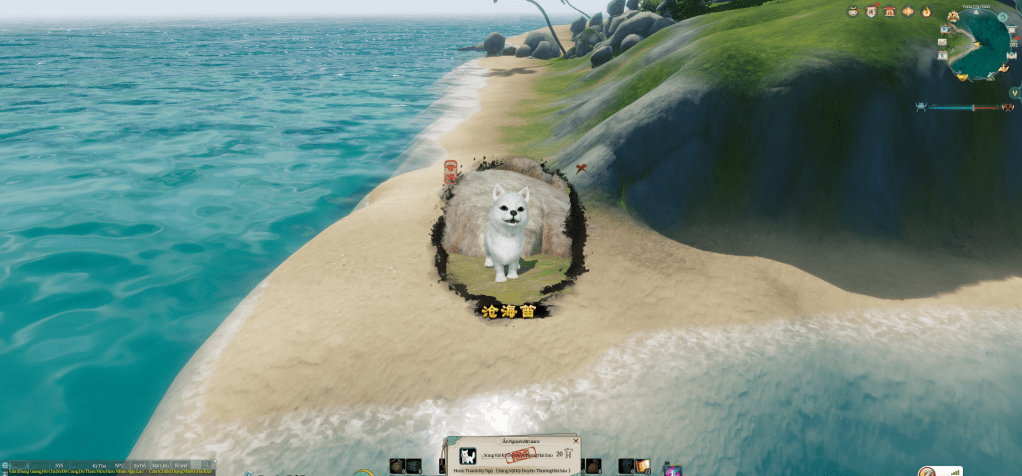Open the red lantern icon

click(x=908, y=11)
